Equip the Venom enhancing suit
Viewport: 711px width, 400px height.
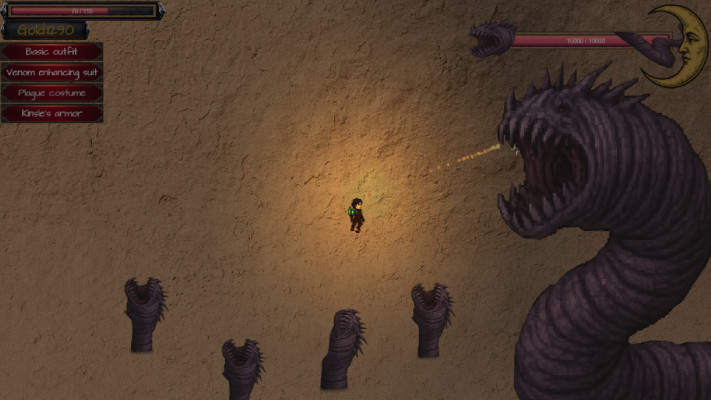pyautogui.click(x=51, y=73)
